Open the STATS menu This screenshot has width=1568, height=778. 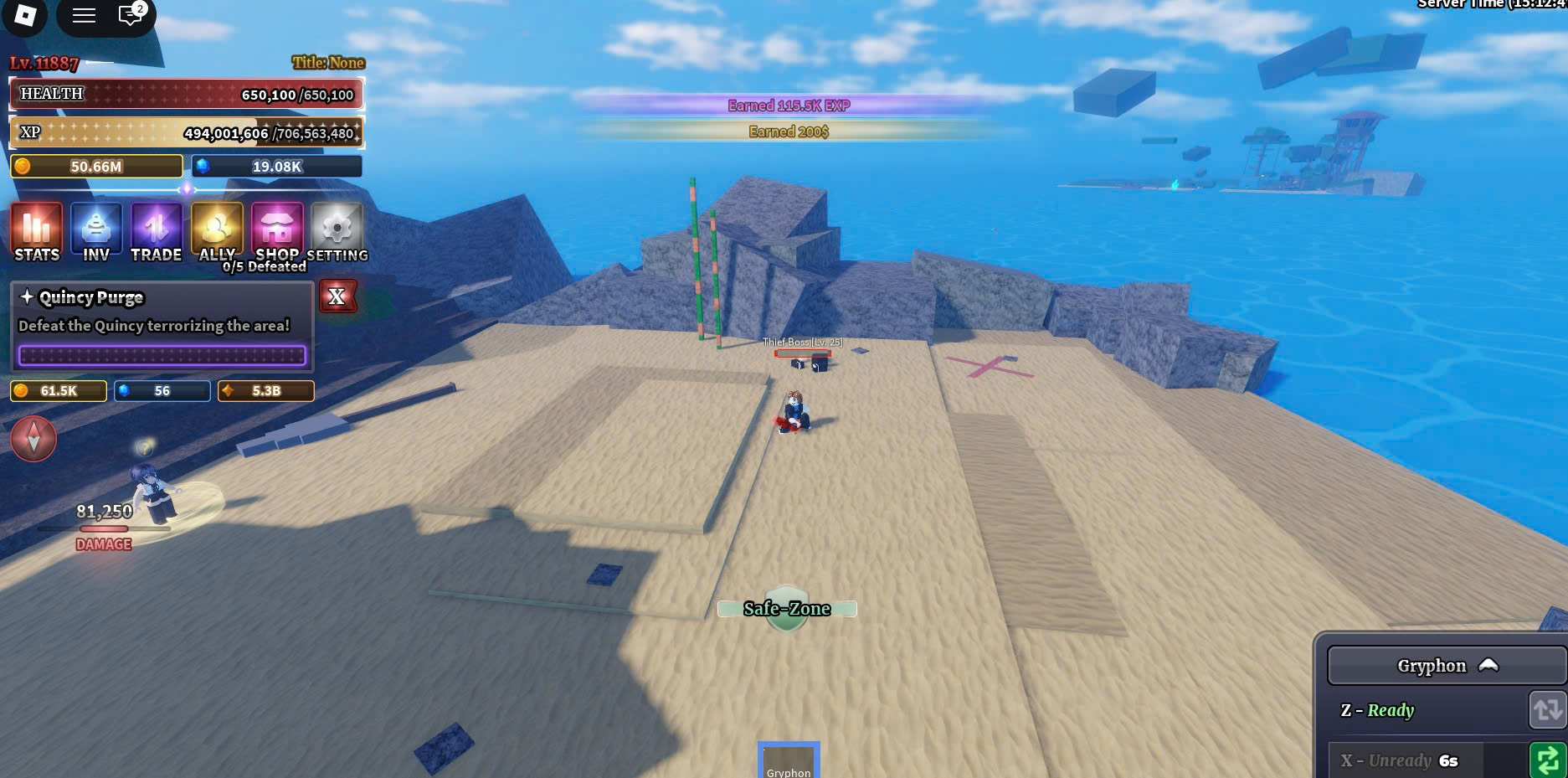[37, 231]
